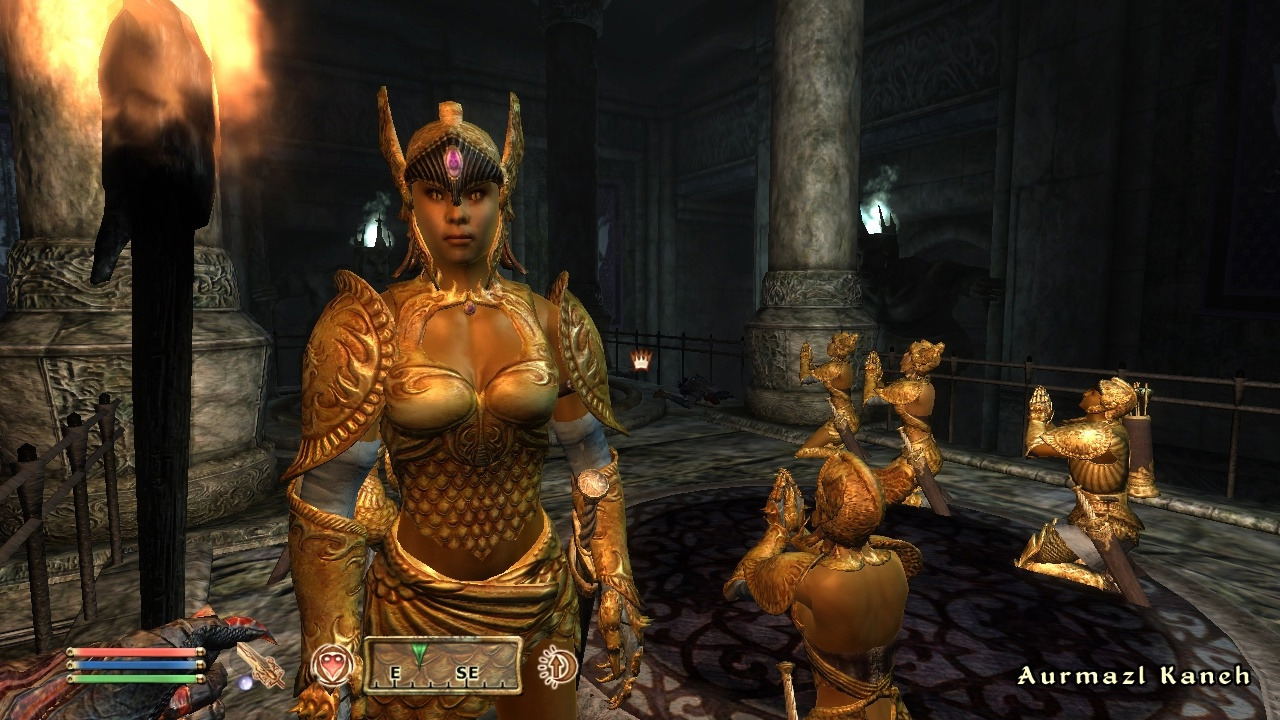Image resolution: width=1280 pixels, height=720 pixels.
Task: Click the equipped sword weapon icon
Action: click(x=260, y=665)
